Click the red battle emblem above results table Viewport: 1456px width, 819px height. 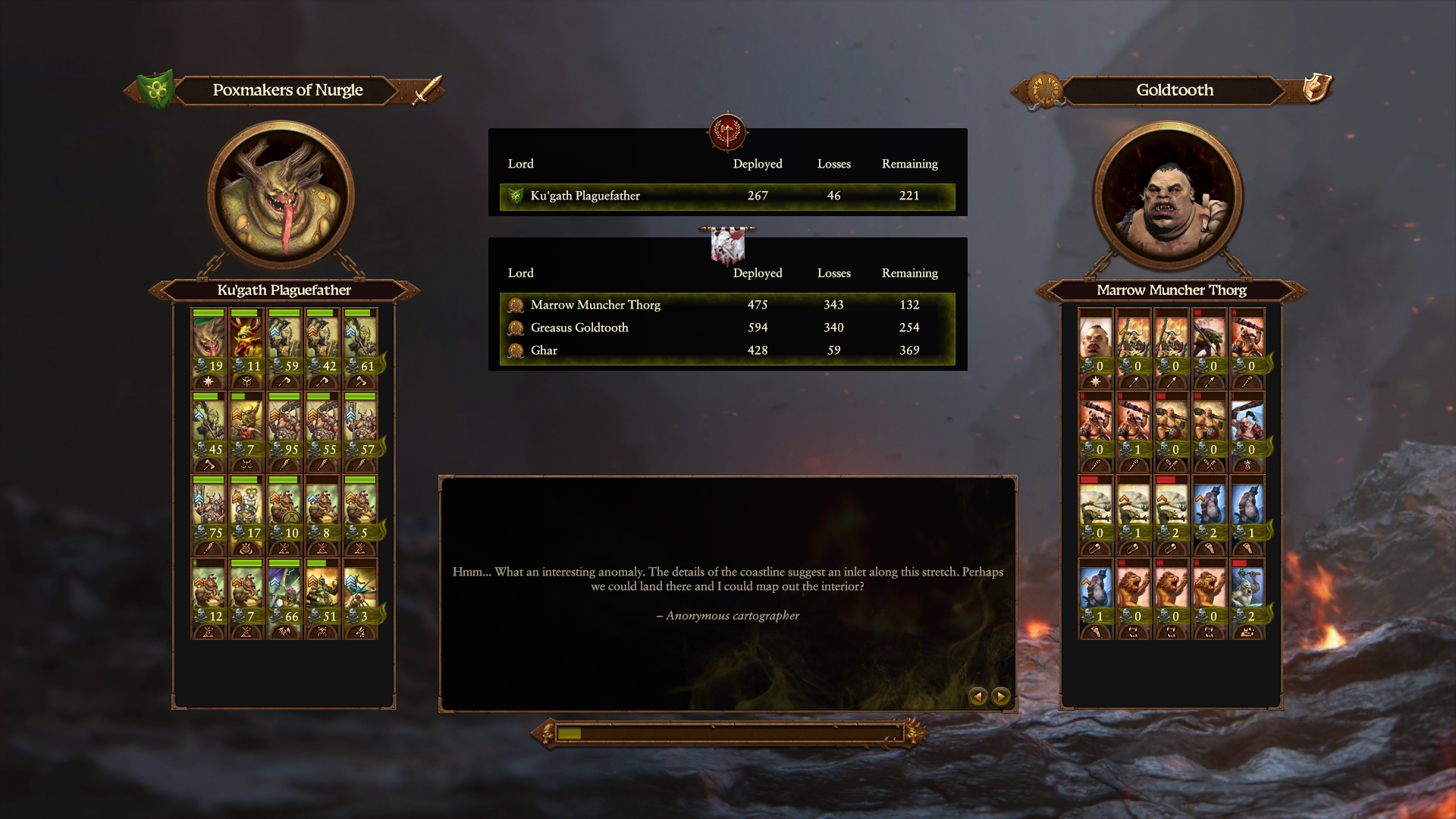pyautogui.click(x=727, y=133)
